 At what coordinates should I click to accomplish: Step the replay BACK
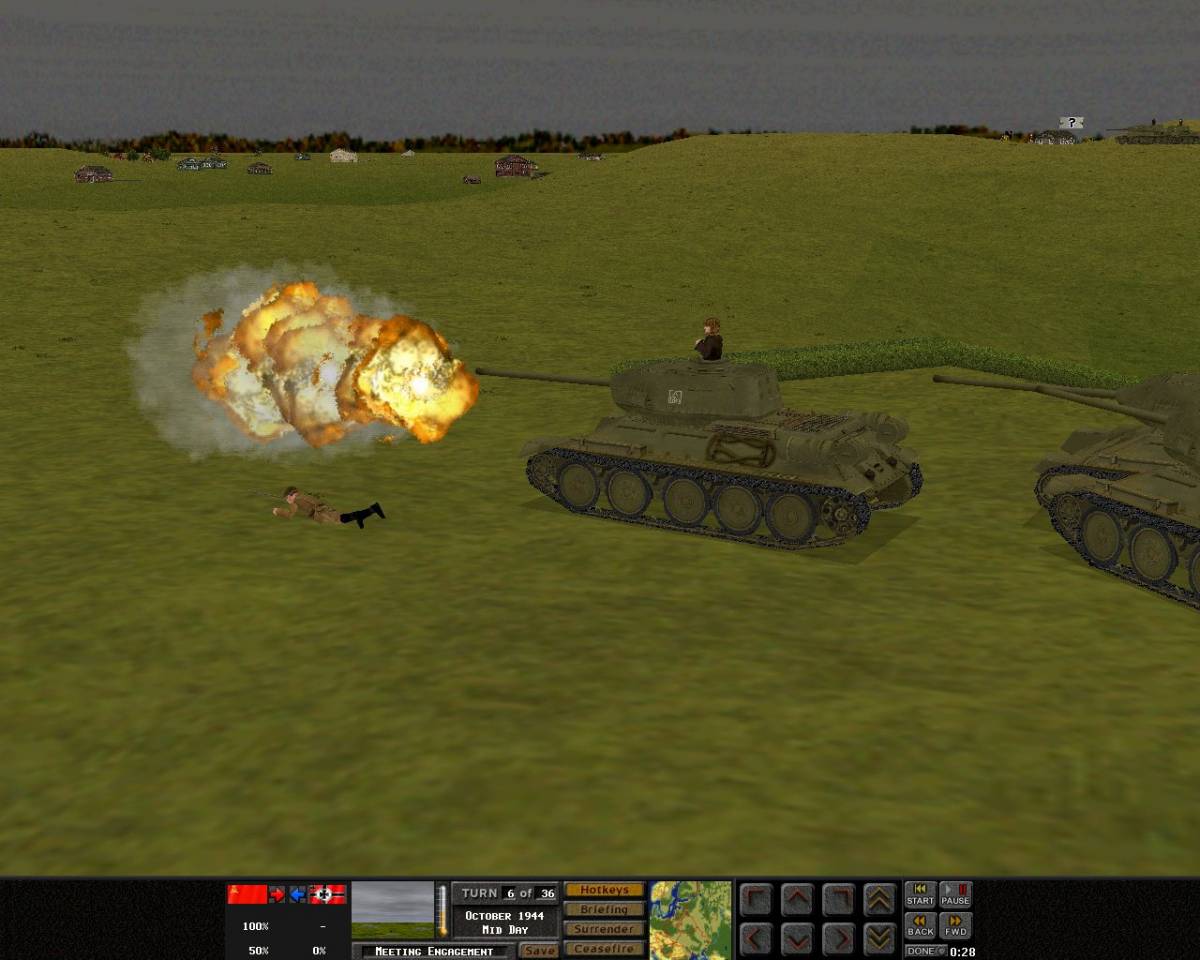(920, 926)
